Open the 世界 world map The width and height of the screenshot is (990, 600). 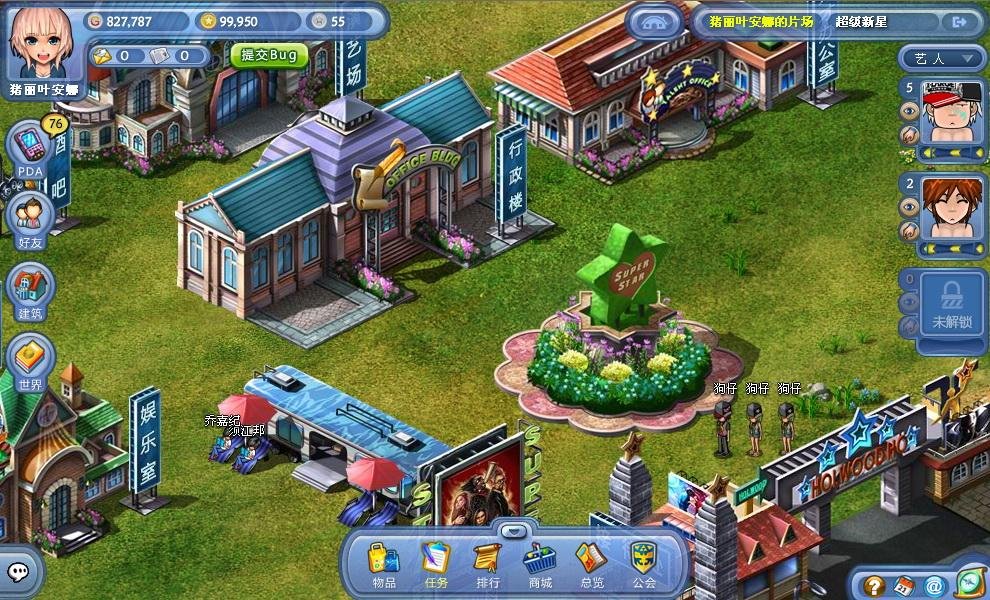pos(31,360)
